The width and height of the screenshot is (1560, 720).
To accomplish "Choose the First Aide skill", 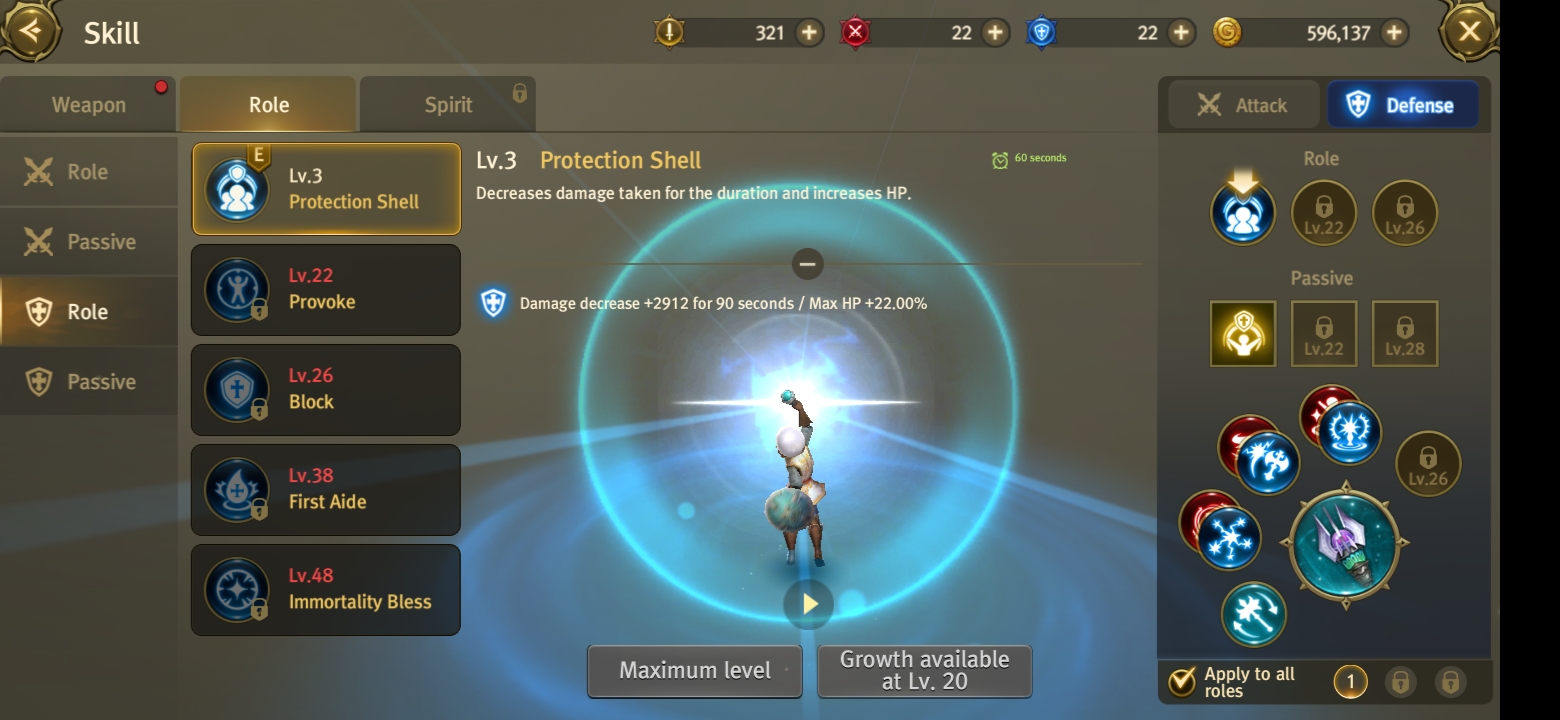I will pyautogui.click(x=326, y=489).
